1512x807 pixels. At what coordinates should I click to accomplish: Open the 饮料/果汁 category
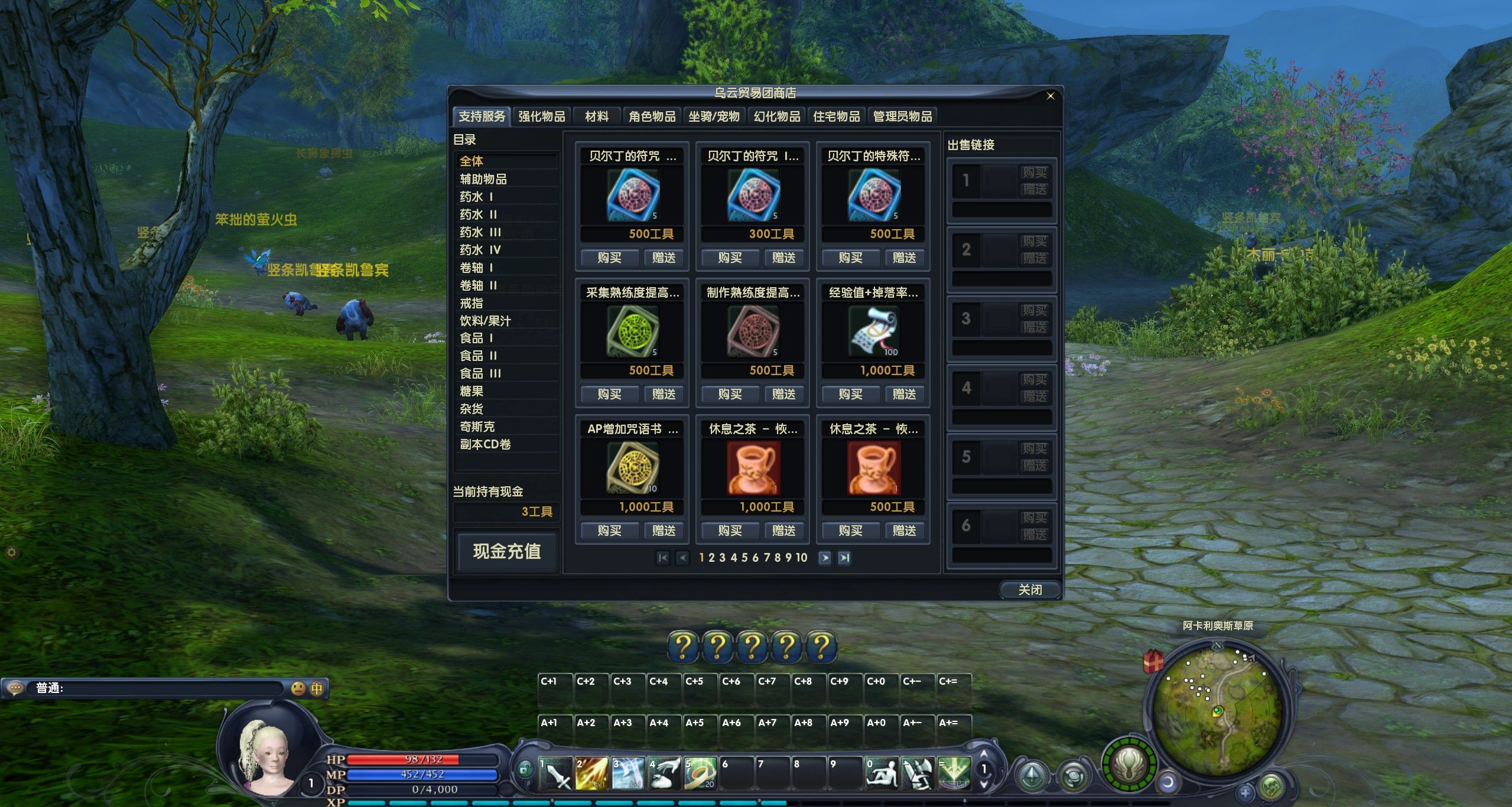(485, 321)
